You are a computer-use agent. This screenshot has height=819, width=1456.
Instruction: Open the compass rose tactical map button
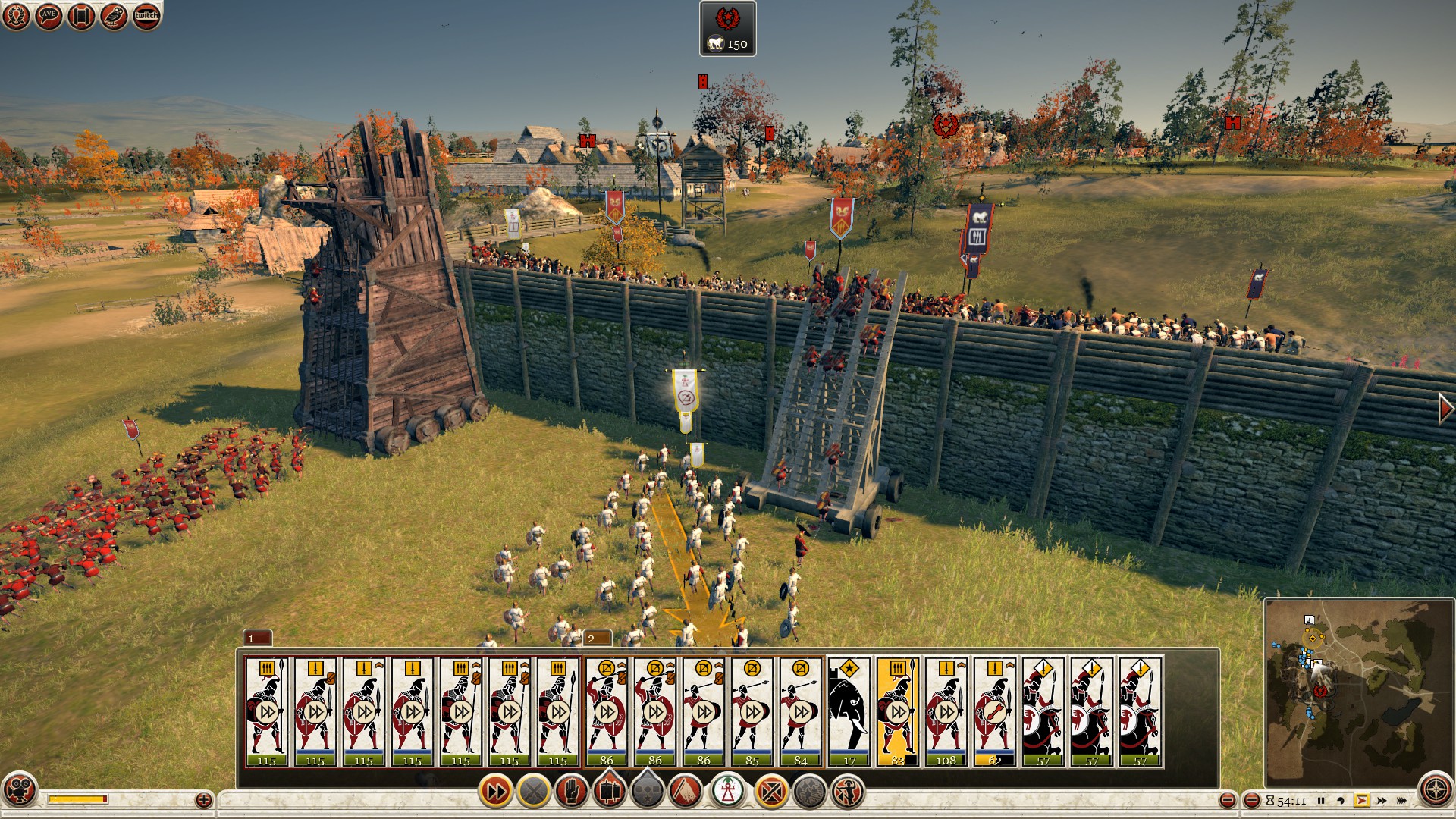coord(1436,789)
